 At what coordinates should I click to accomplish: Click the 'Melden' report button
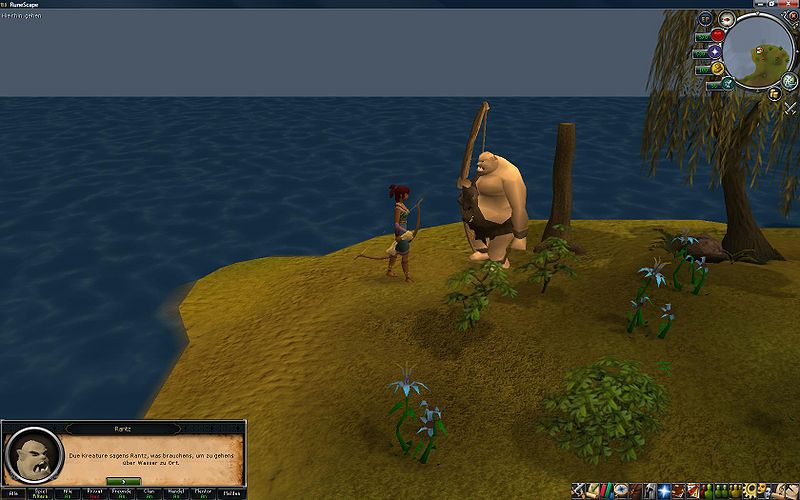click(x=231, y=493)
